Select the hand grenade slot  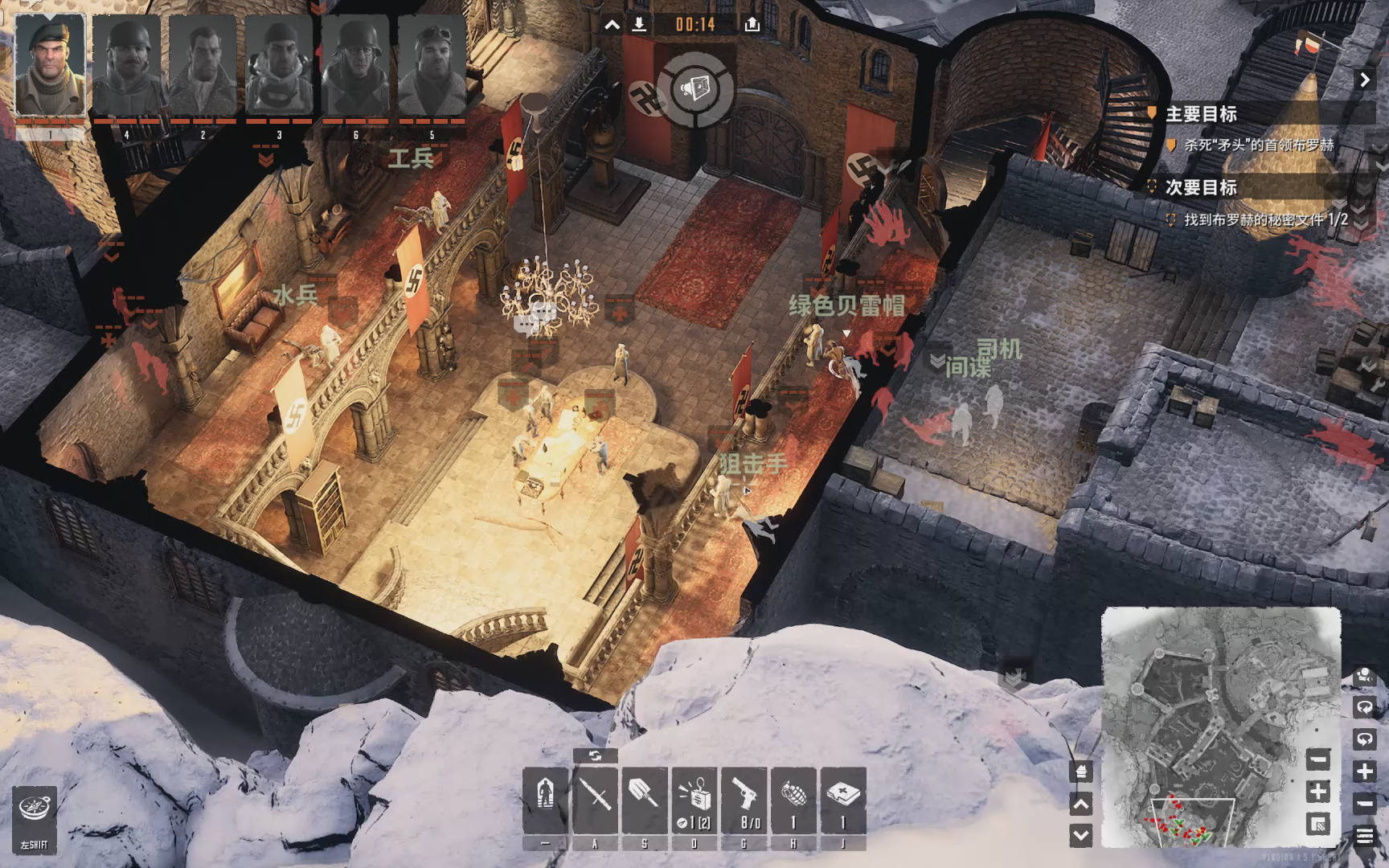(793, 800)
